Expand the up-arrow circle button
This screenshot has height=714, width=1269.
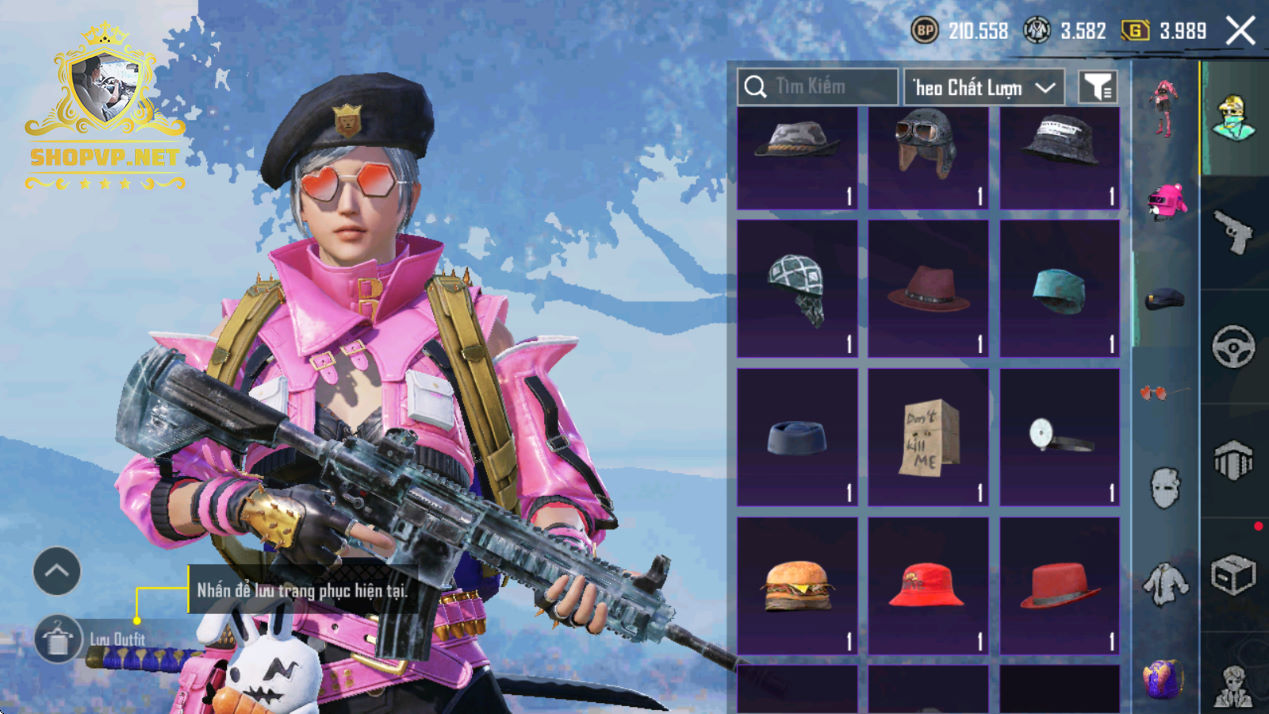57,572
